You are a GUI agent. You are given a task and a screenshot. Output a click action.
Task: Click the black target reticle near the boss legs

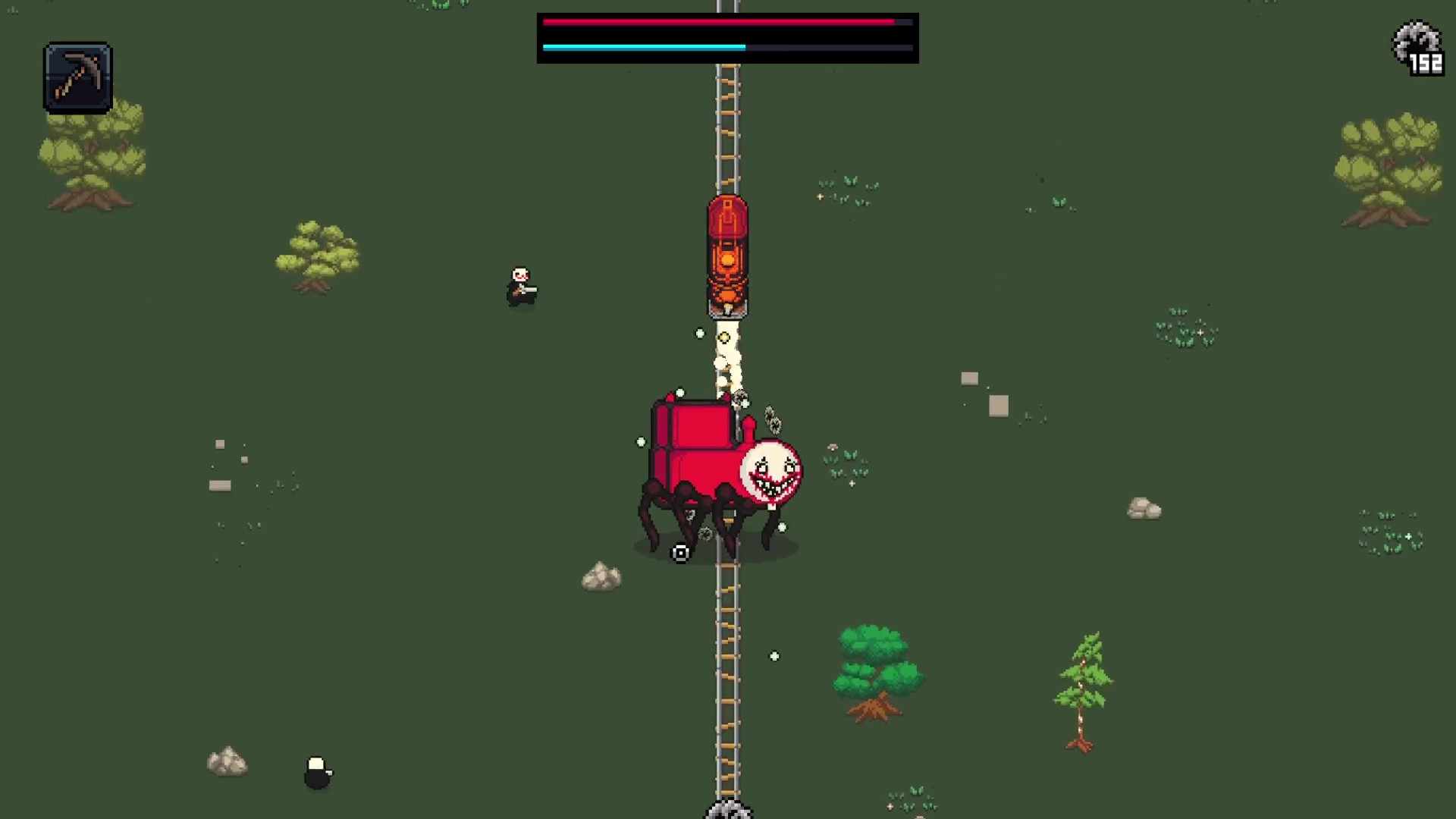point(679,551)
